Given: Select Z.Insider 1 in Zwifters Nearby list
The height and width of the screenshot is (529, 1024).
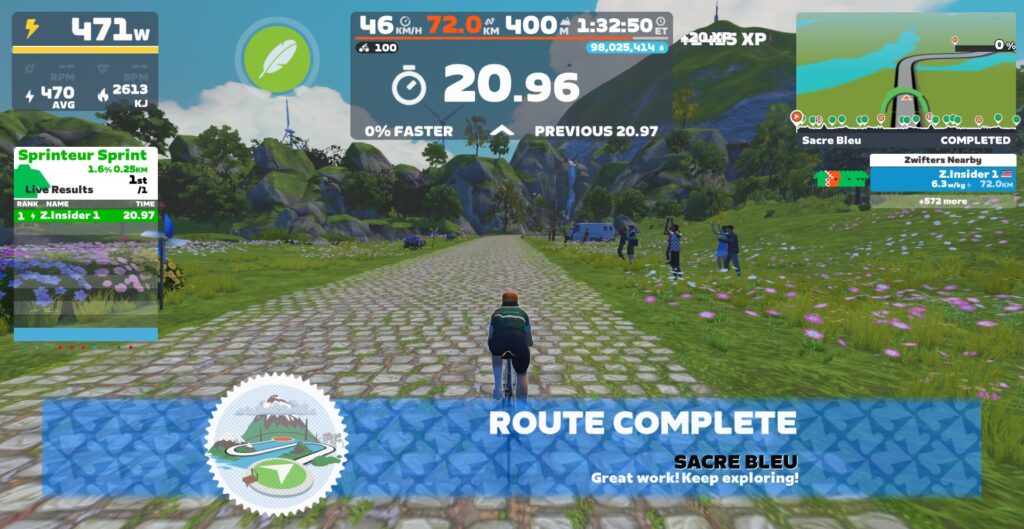Looking at the screenshot, I should tap(942, 179).
